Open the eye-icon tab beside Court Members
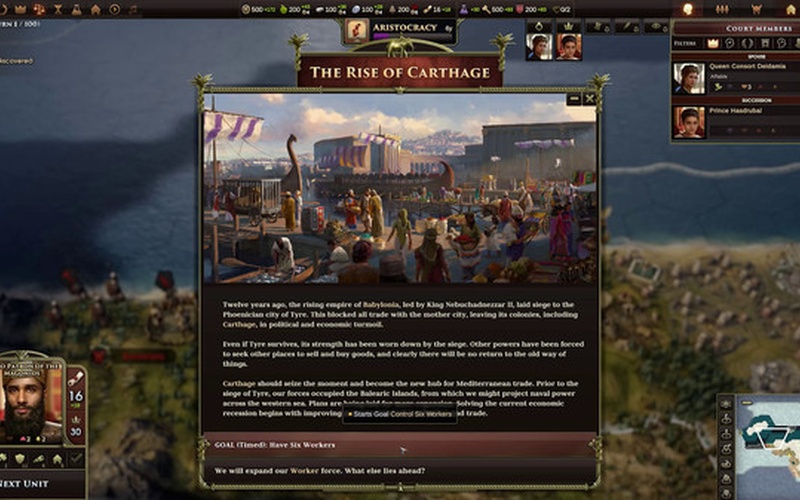The height and width of the screenshot is (500, 800). [x=655, y=26]
